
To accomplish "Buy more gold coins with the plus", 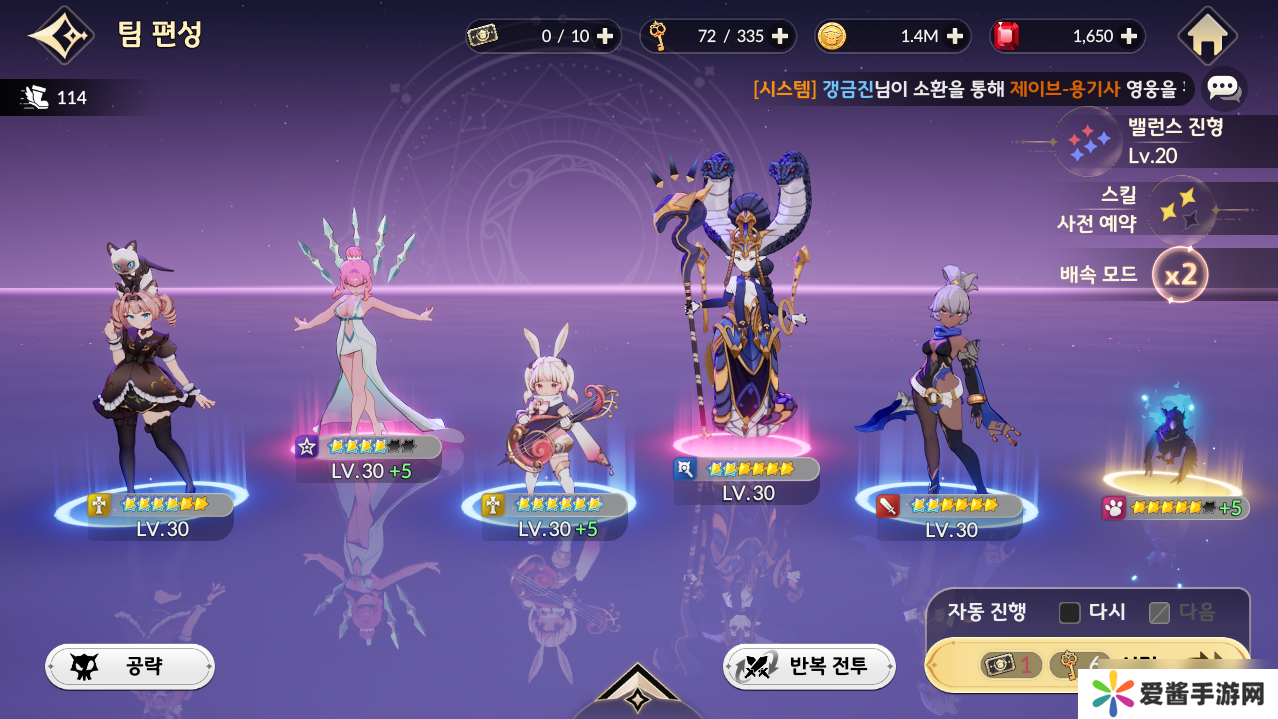I will tap(955, 36).
